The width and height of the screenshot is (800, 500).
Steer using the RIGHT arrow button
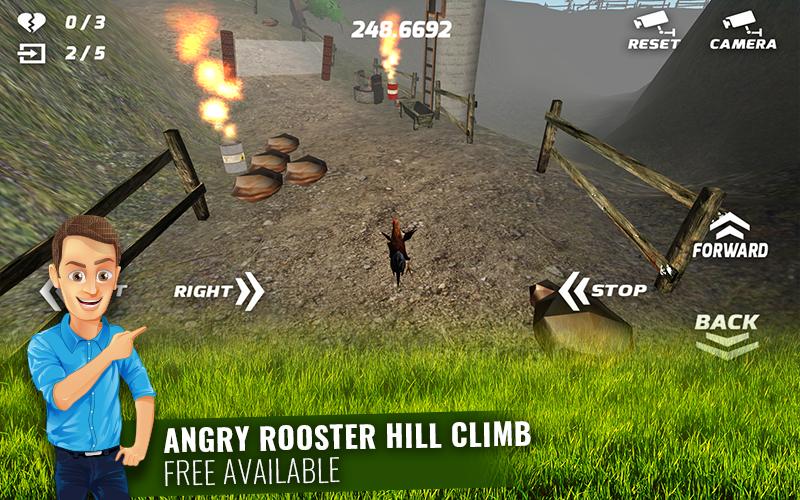(220, 291)
